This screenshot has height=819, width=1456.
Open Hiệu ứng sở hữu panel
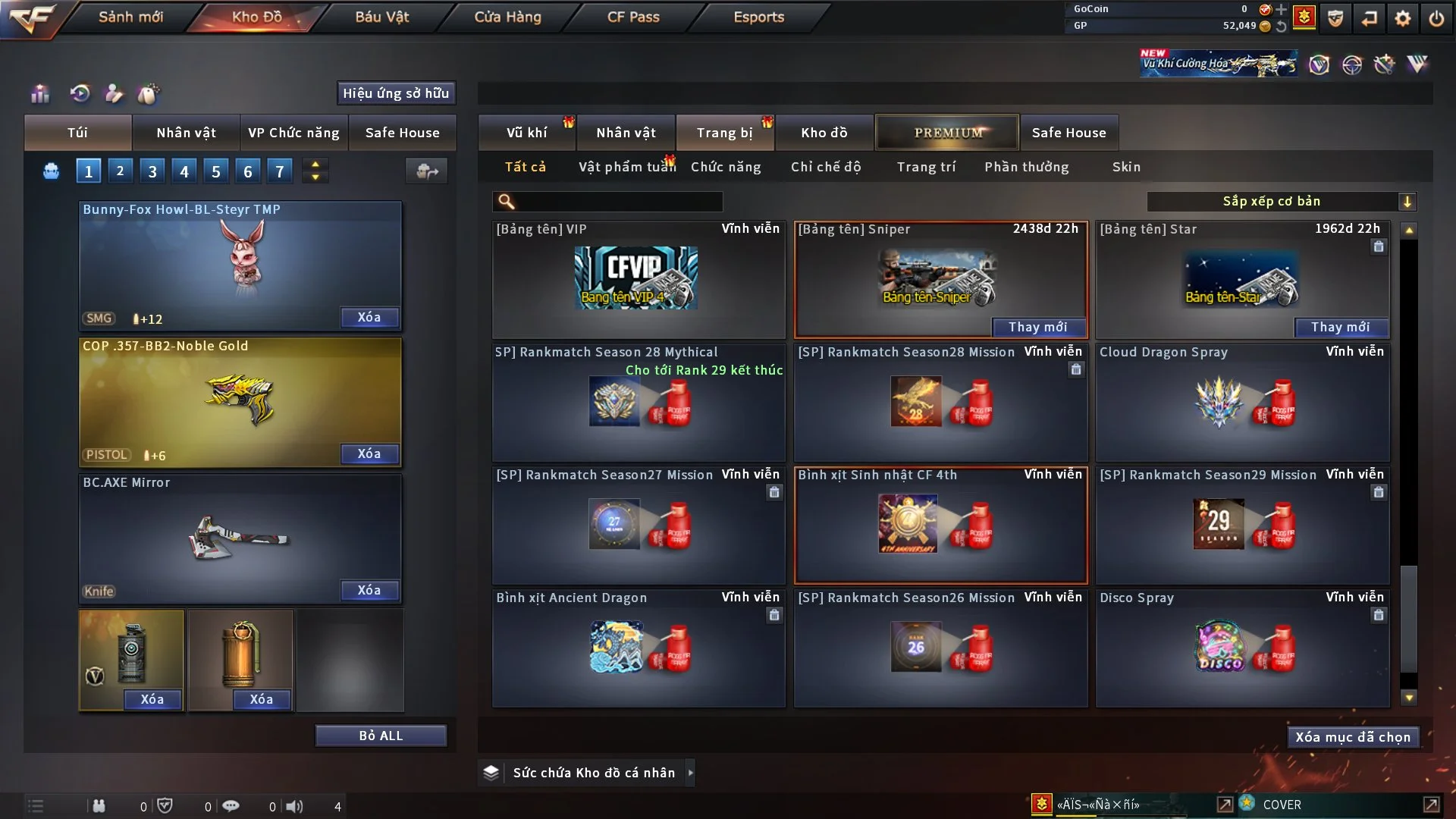tap(396, 93)
